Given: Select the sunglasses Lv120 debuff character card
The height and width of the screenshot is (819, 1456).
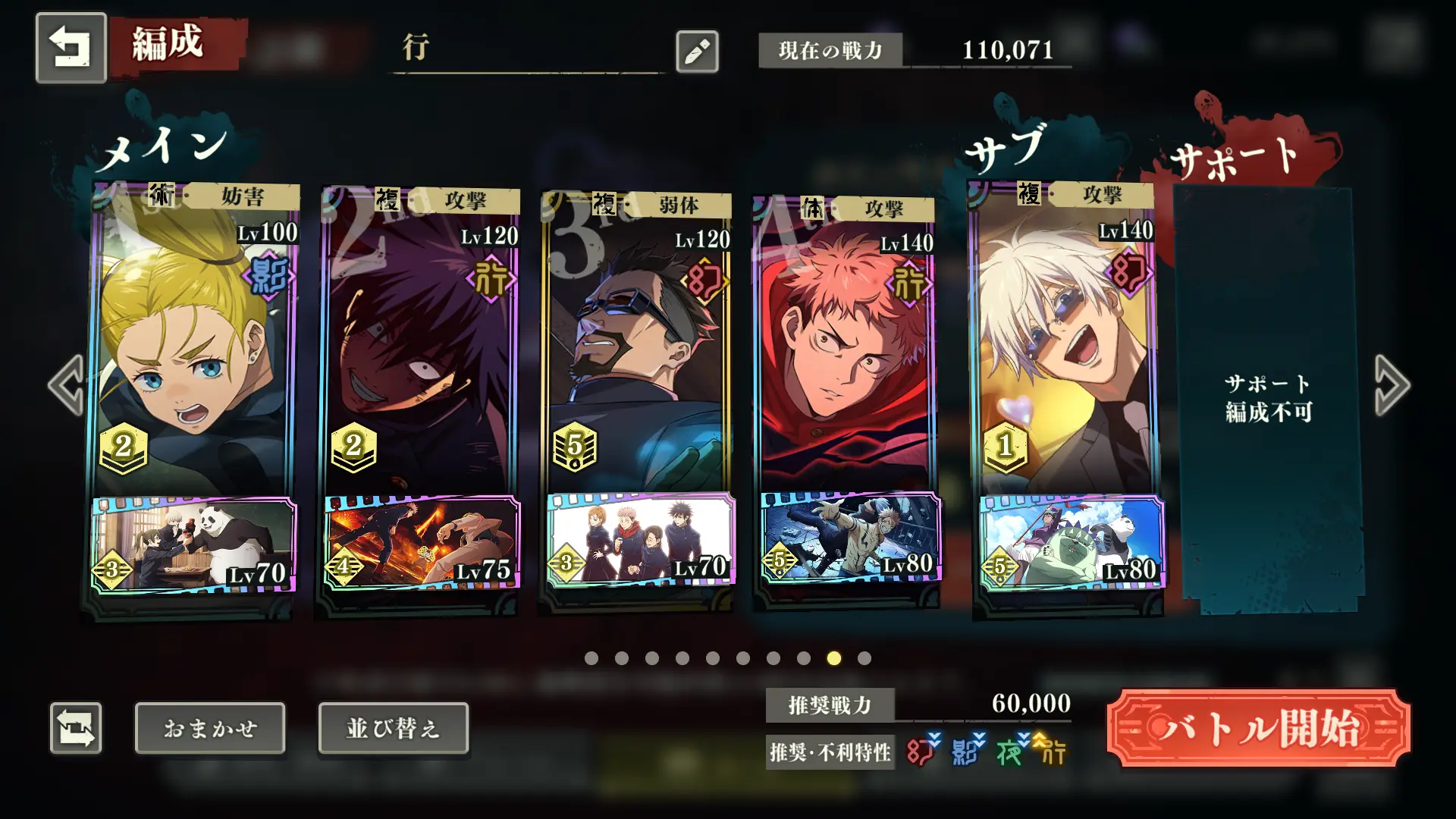Looking at the screenshot, I should tap(637, 341).
